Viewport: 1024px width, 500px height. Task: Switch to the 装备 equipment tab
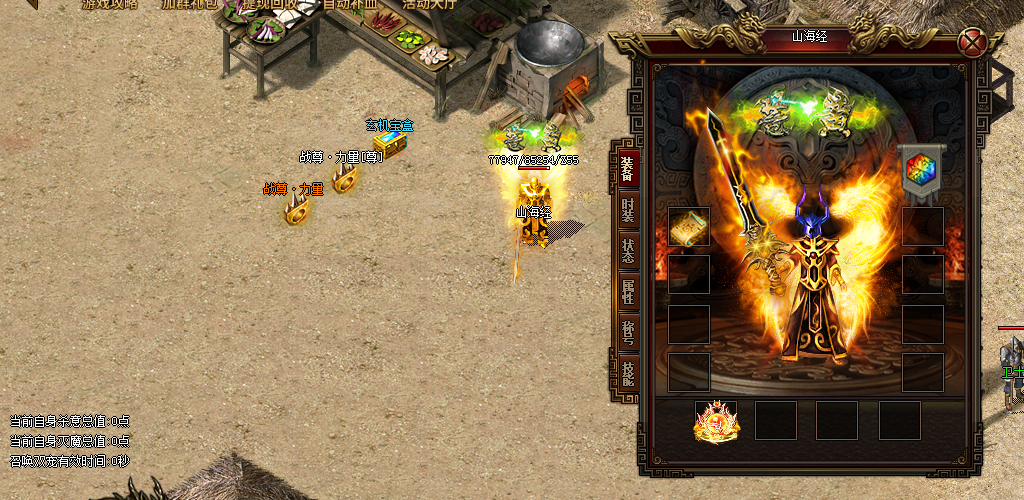[x=627, y=168]
